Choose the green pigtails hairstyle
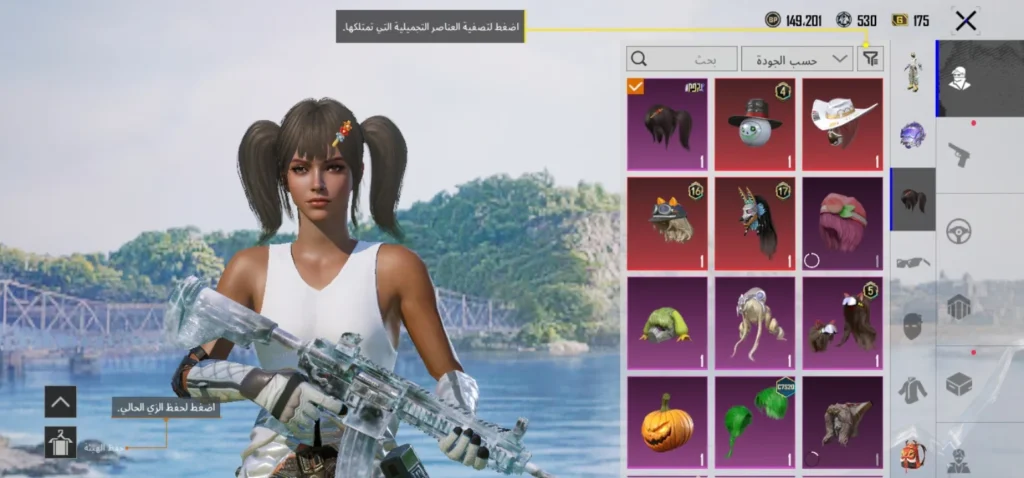Screen dimensions: 1024x478 [x=755, y=420]
